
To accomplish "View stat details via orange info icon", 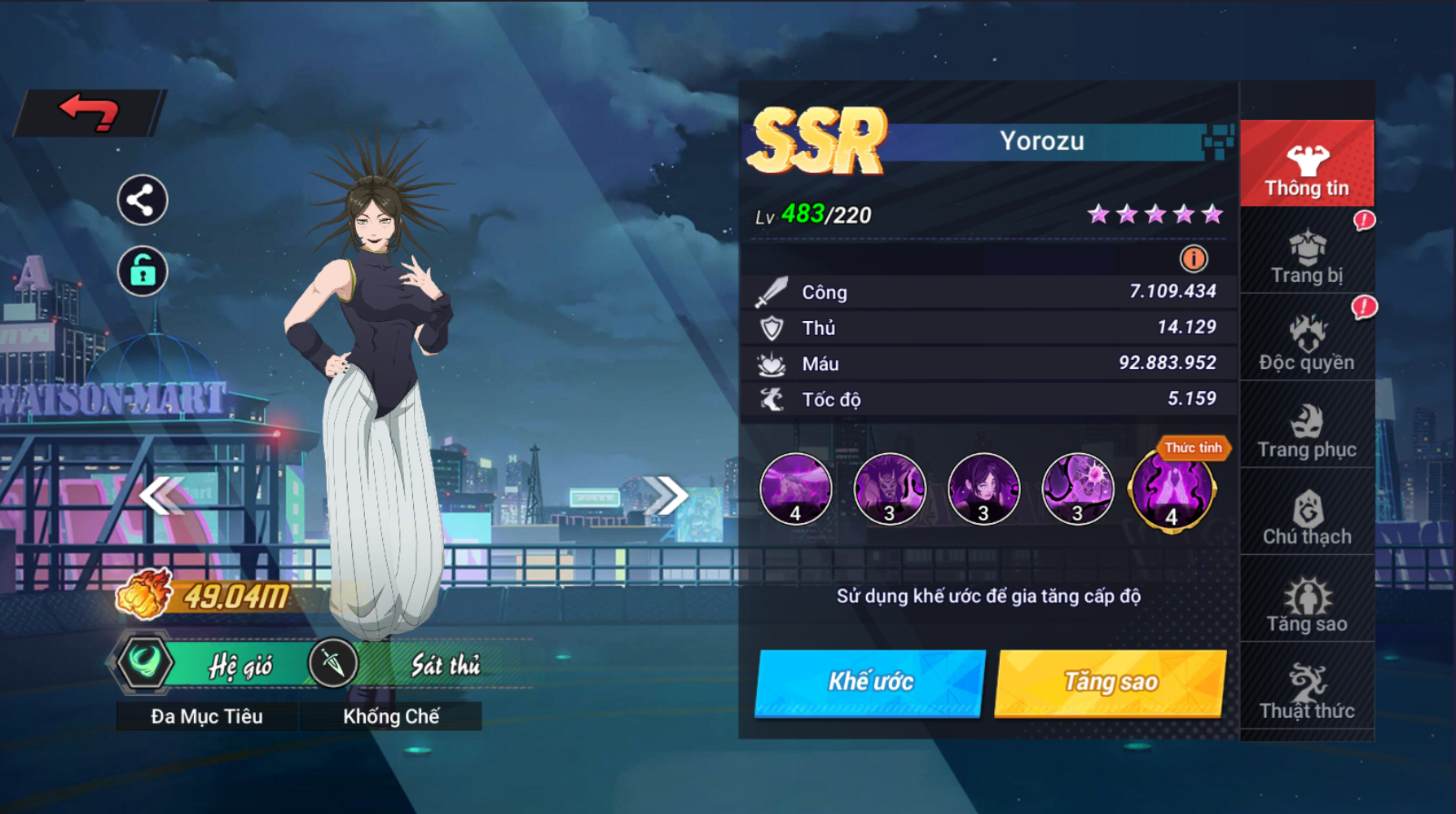I will (1193, 259).
